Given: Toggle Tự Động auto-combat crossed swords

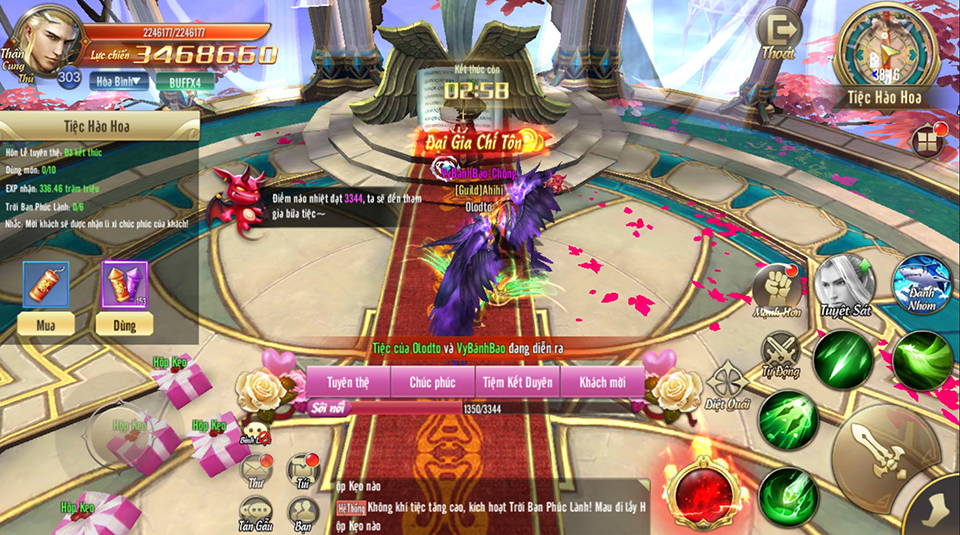Looking at the screenshot, I should point(781,352).
